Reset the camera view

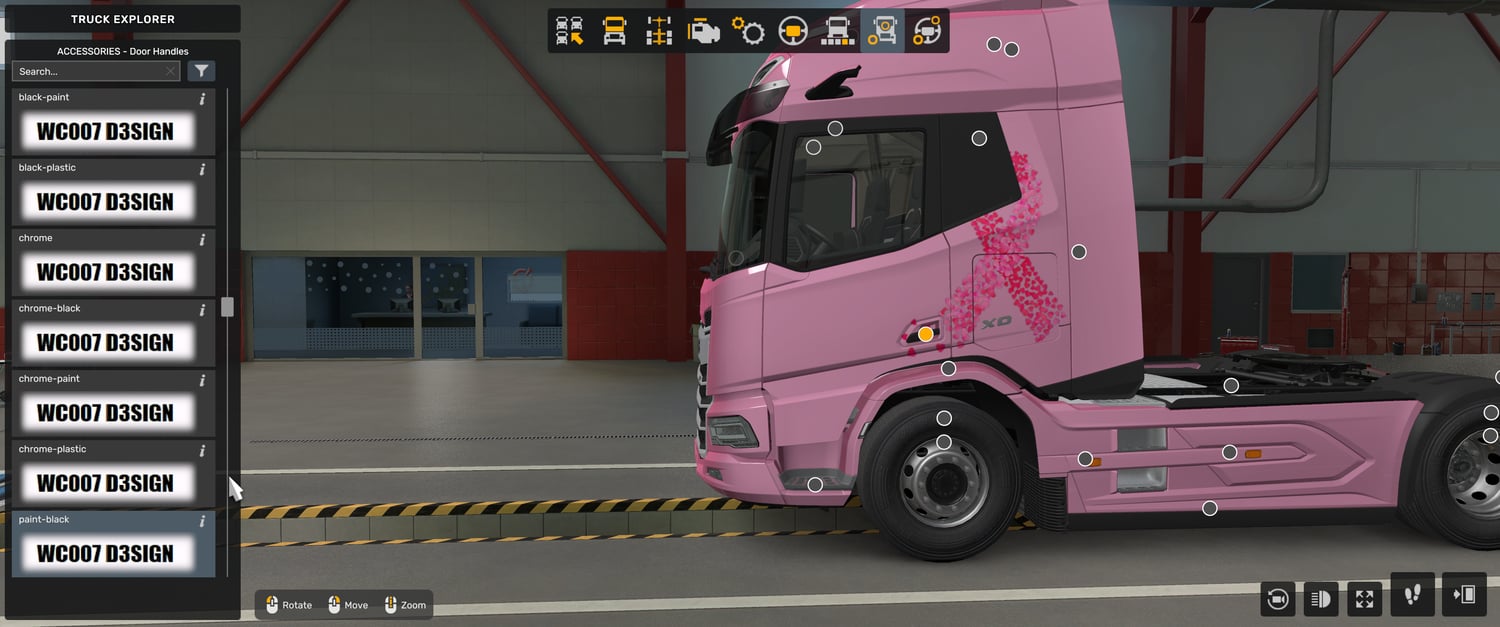click(1277, 599)
